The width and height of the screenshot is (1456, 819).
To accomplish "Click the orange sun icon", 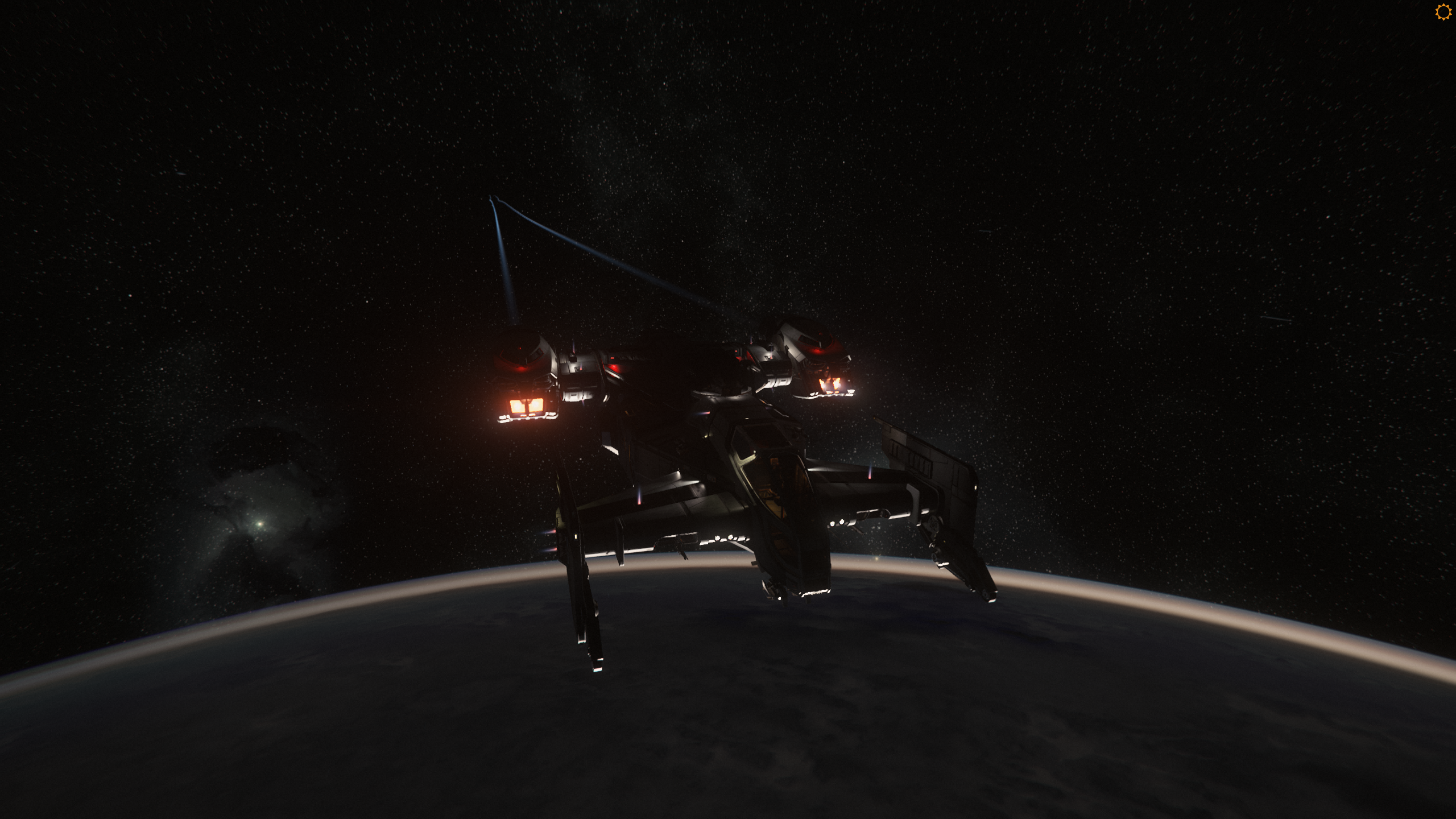I will point(1443,12).
